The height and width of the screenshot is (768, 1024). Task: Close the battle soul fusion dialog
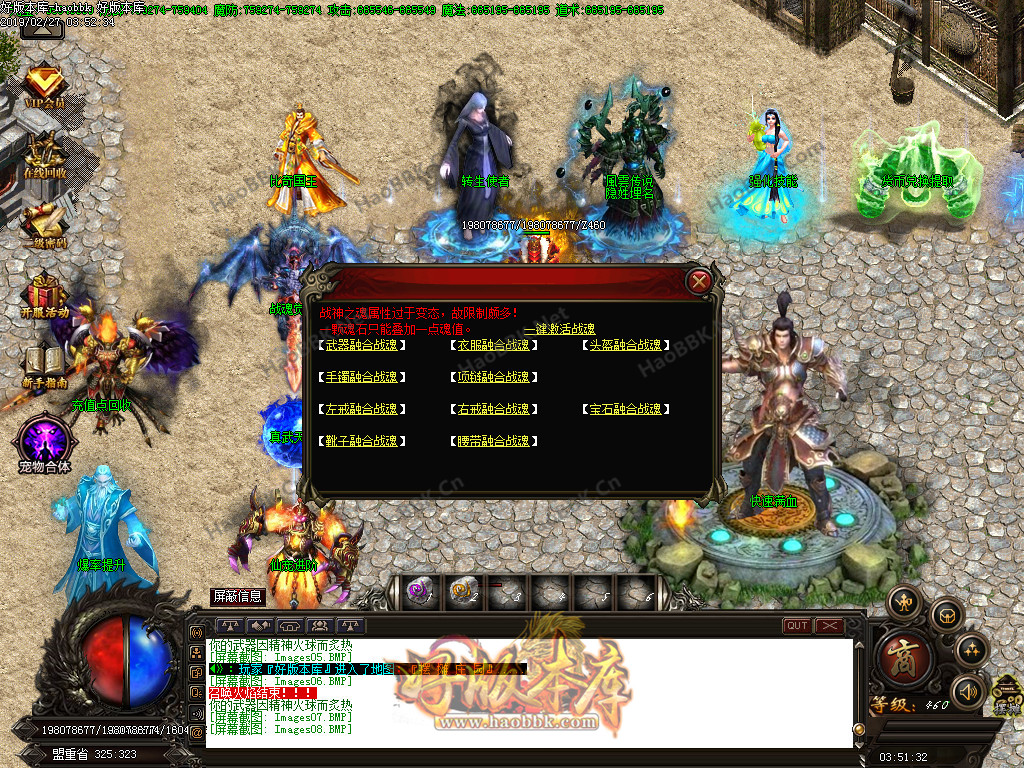pos(699,281)
